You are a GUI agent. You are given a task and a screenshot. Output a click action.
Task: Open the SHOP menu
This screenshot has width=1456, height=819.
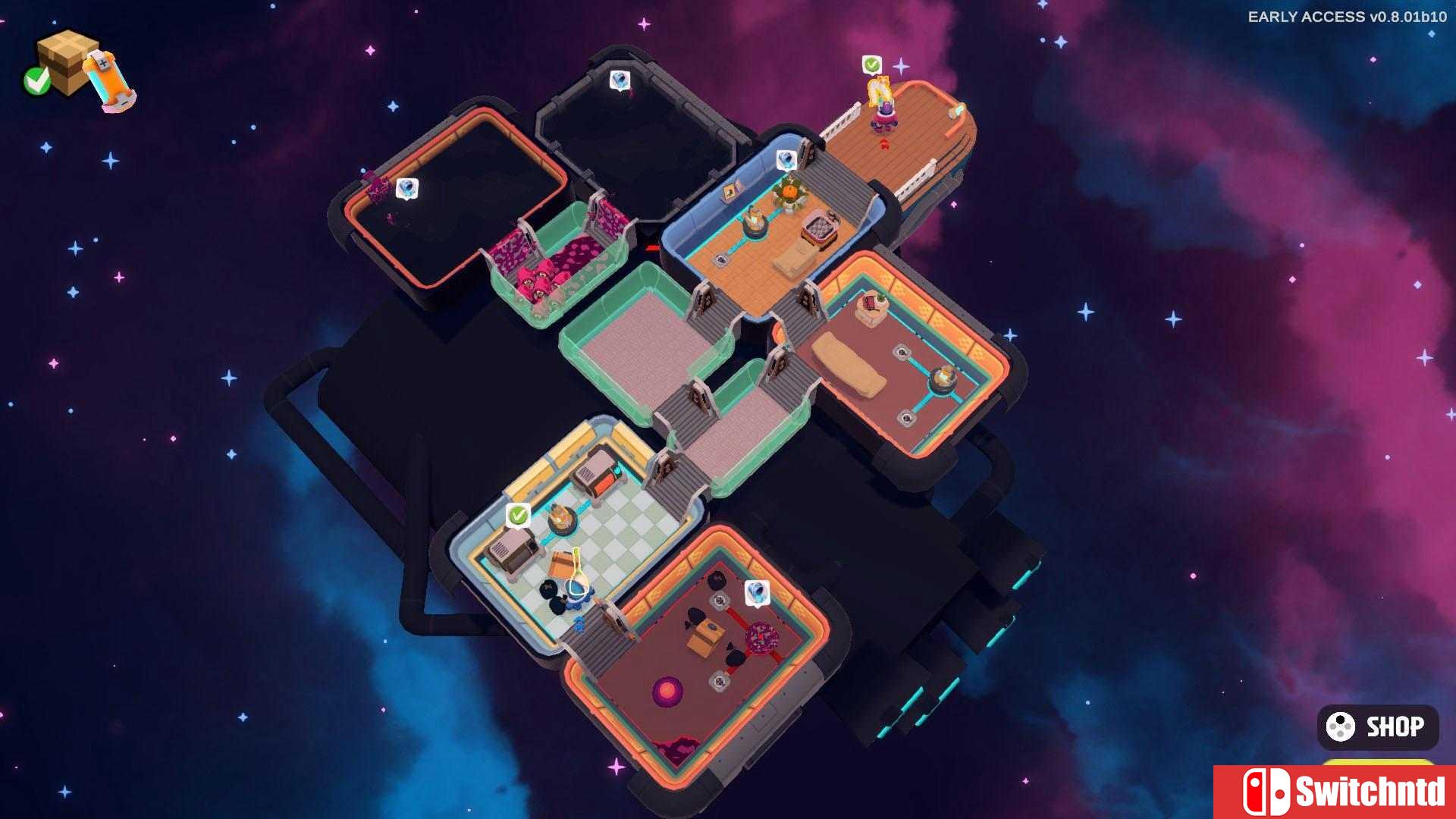click(1376, 726)
